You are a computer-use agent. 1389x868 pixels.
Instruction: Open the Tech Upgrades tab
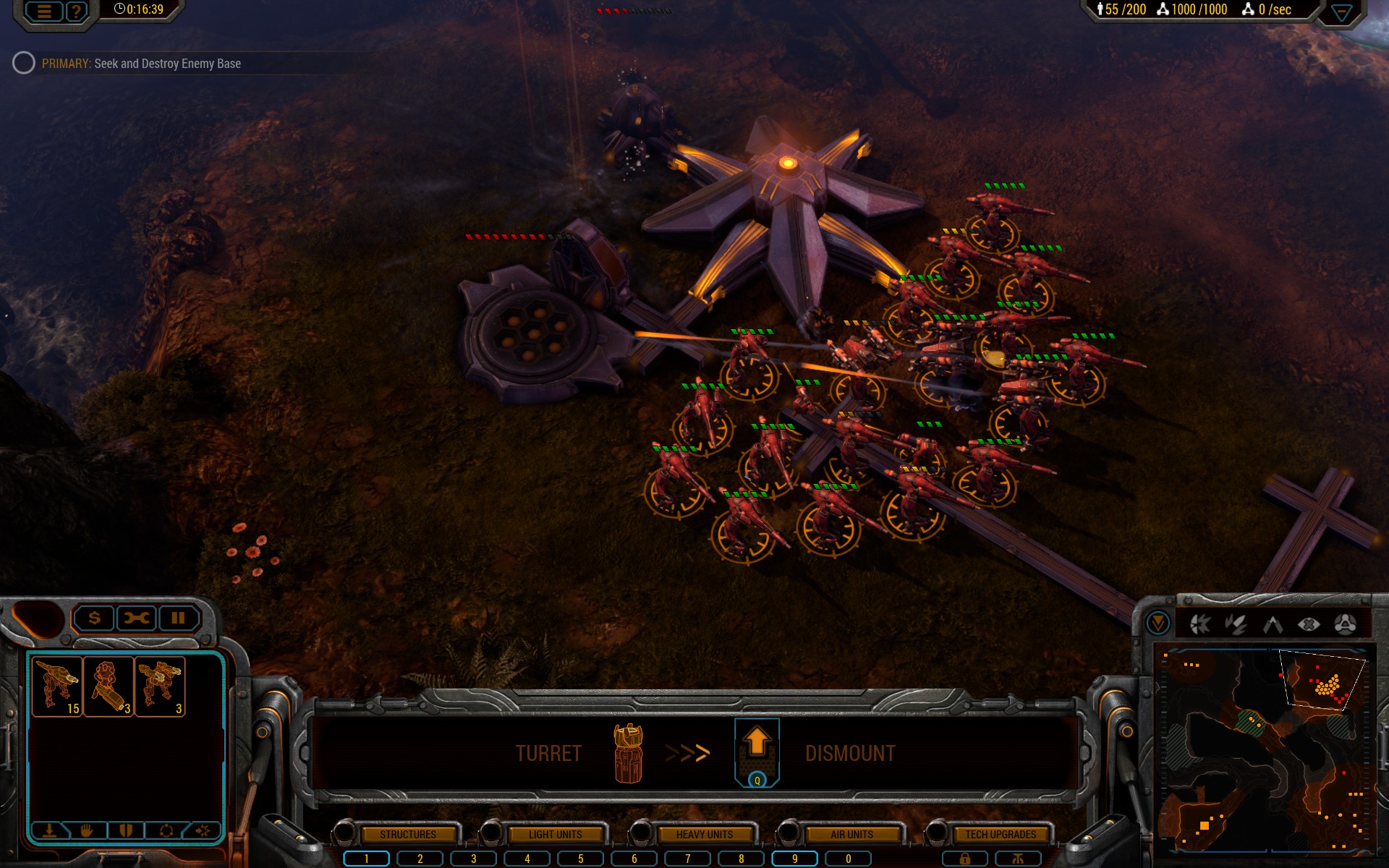point(1000,834)
